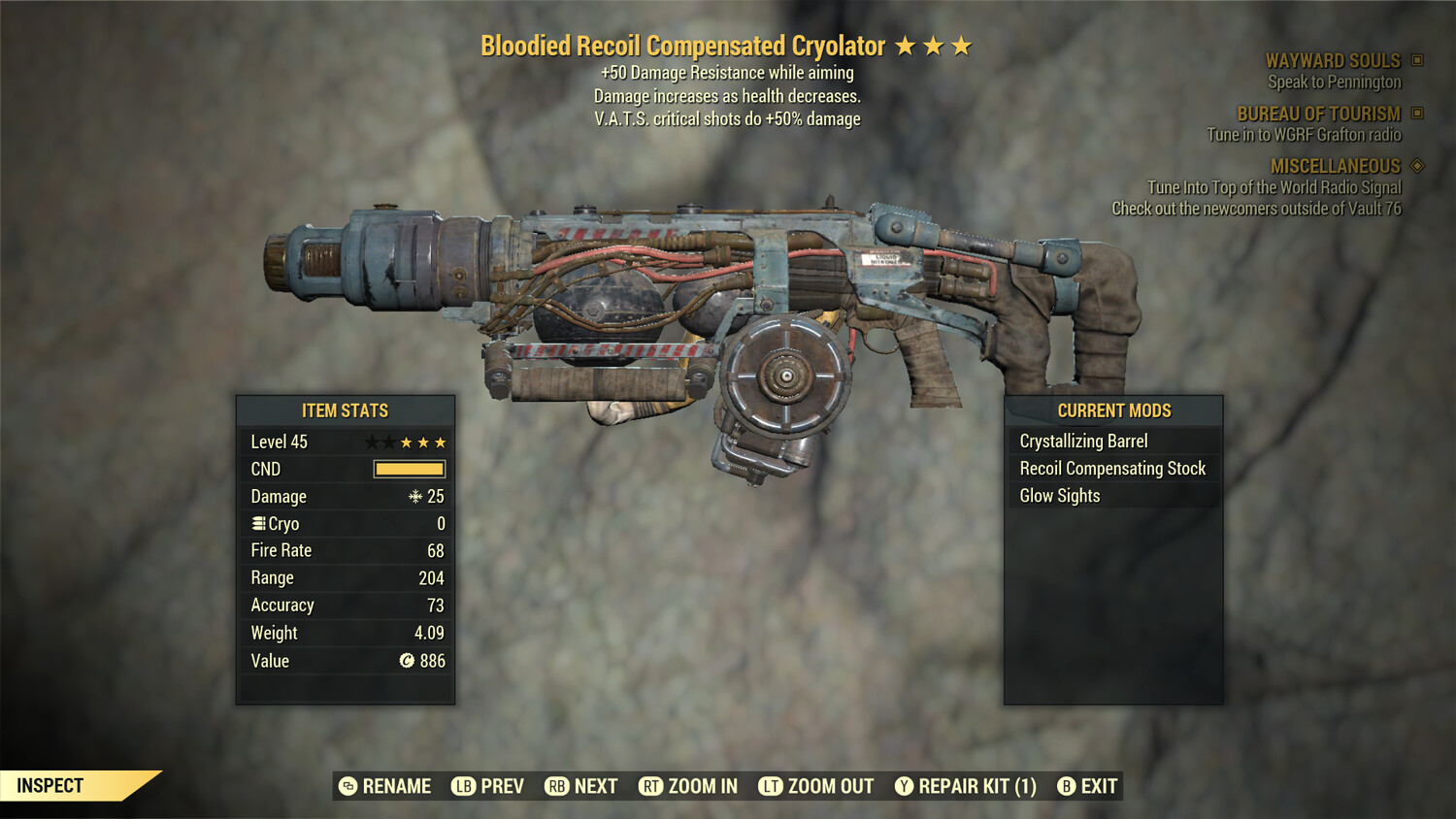Click the B button icon next to EXIT
1456x819 pixels.
coord(1067,786)
